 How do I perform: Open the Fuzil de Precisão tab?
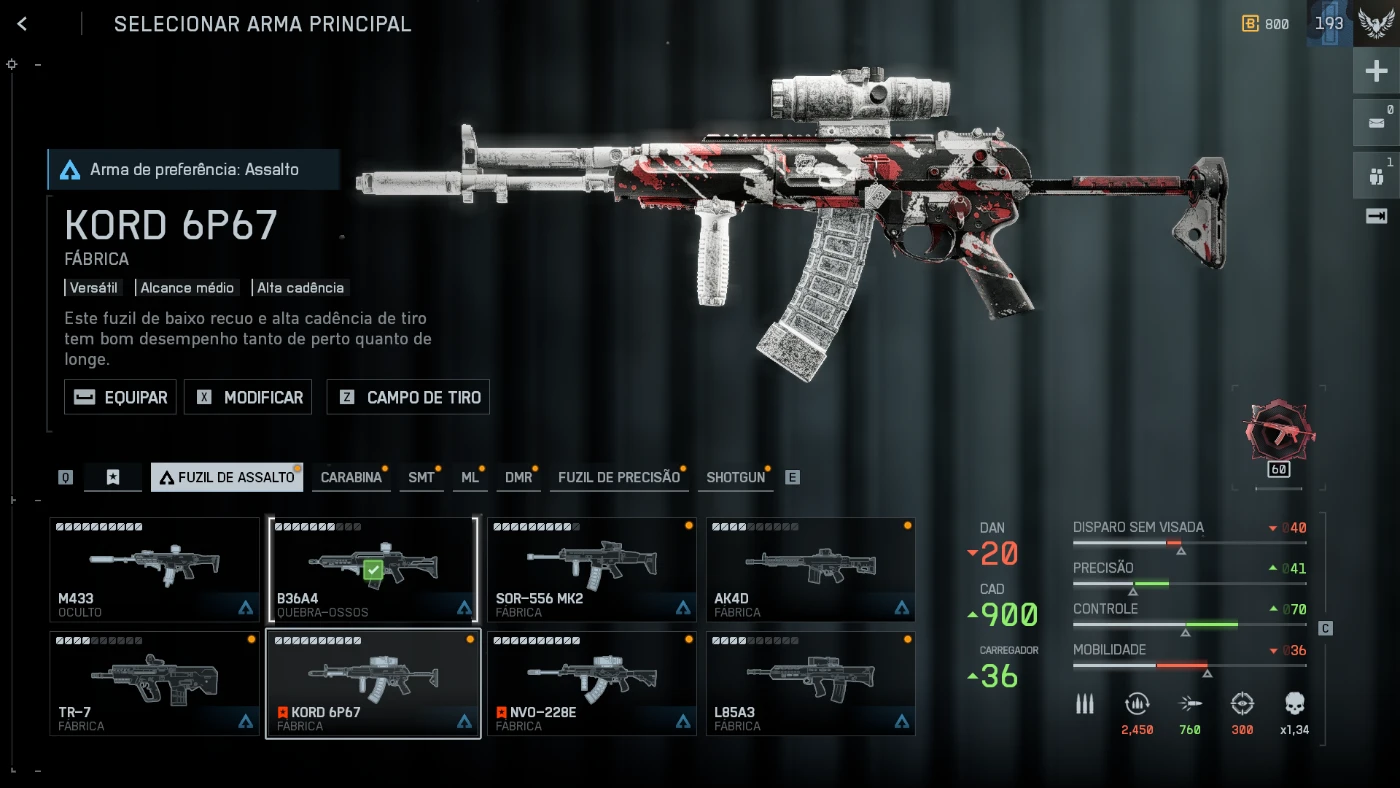coord(618,477)
